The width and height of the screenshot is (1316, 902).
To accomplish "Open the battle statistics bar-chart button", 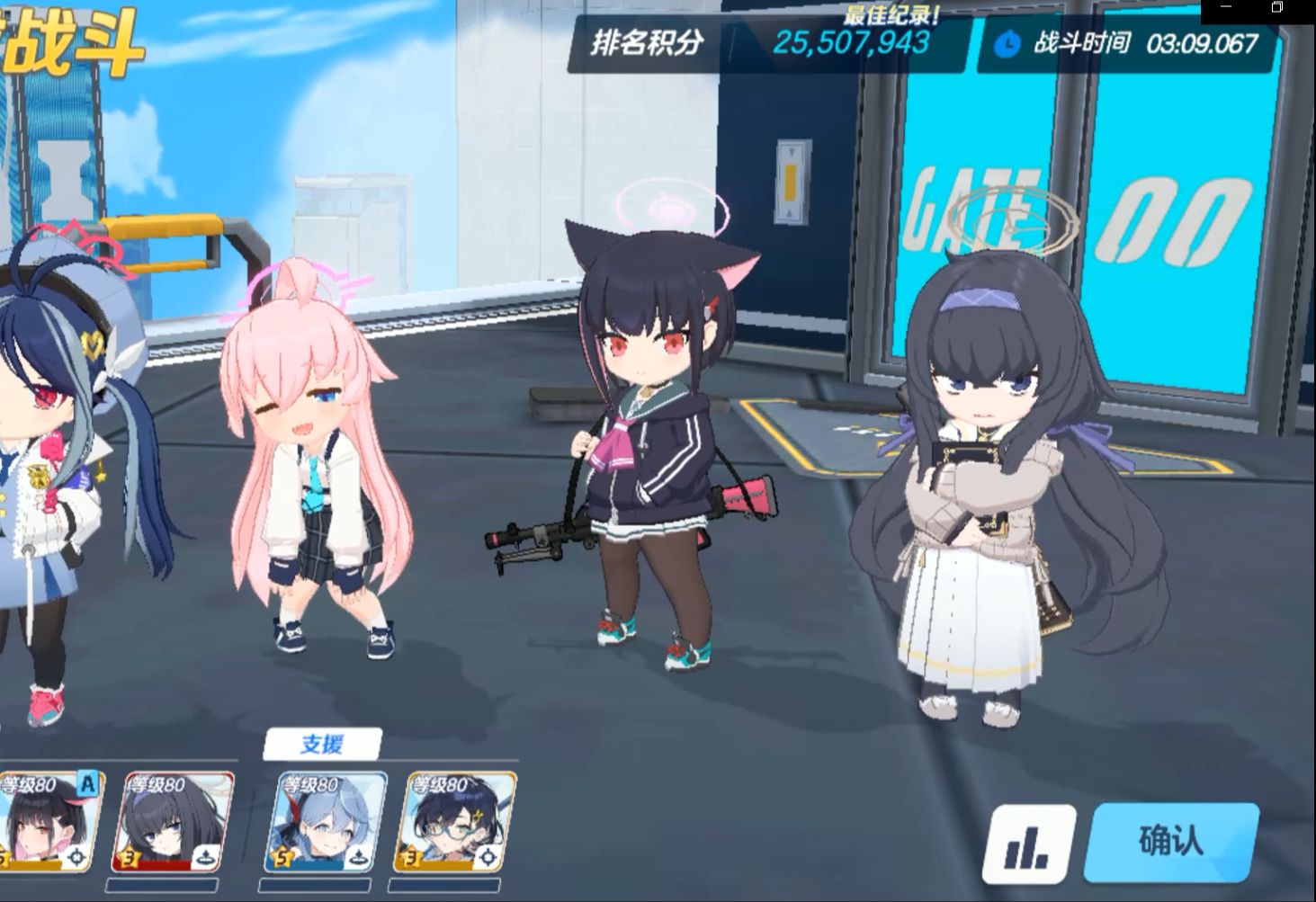I will click(x=1028, y=844).
